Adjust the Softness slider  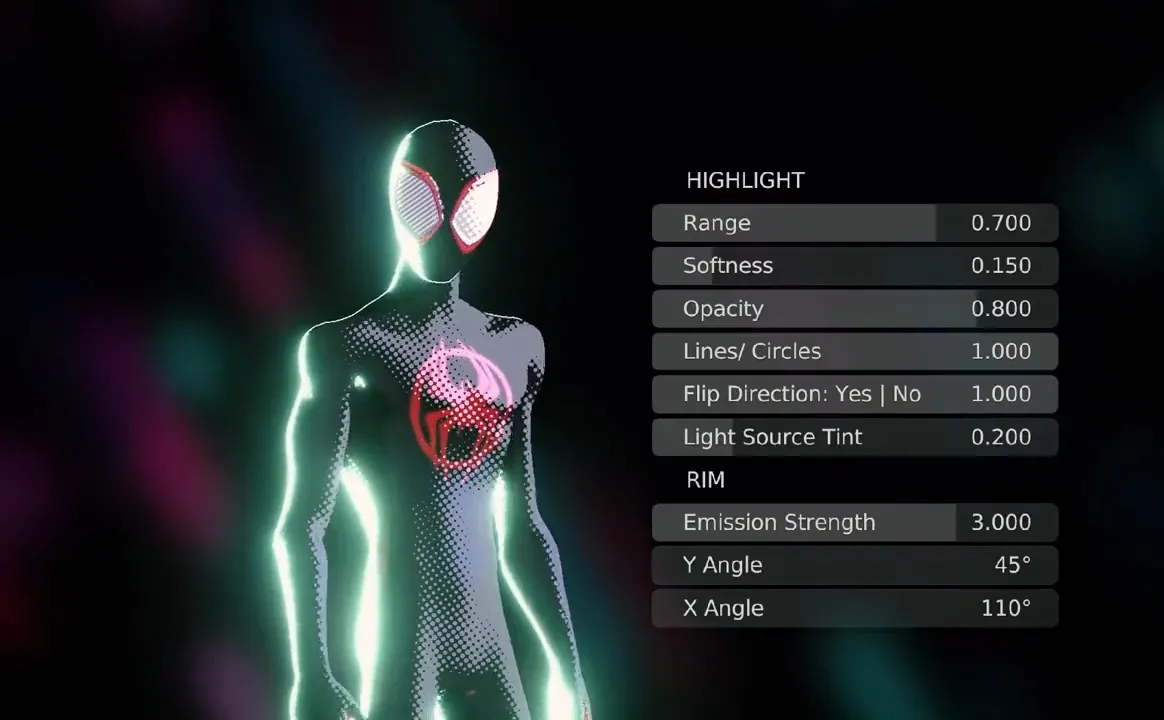[854, 266]
